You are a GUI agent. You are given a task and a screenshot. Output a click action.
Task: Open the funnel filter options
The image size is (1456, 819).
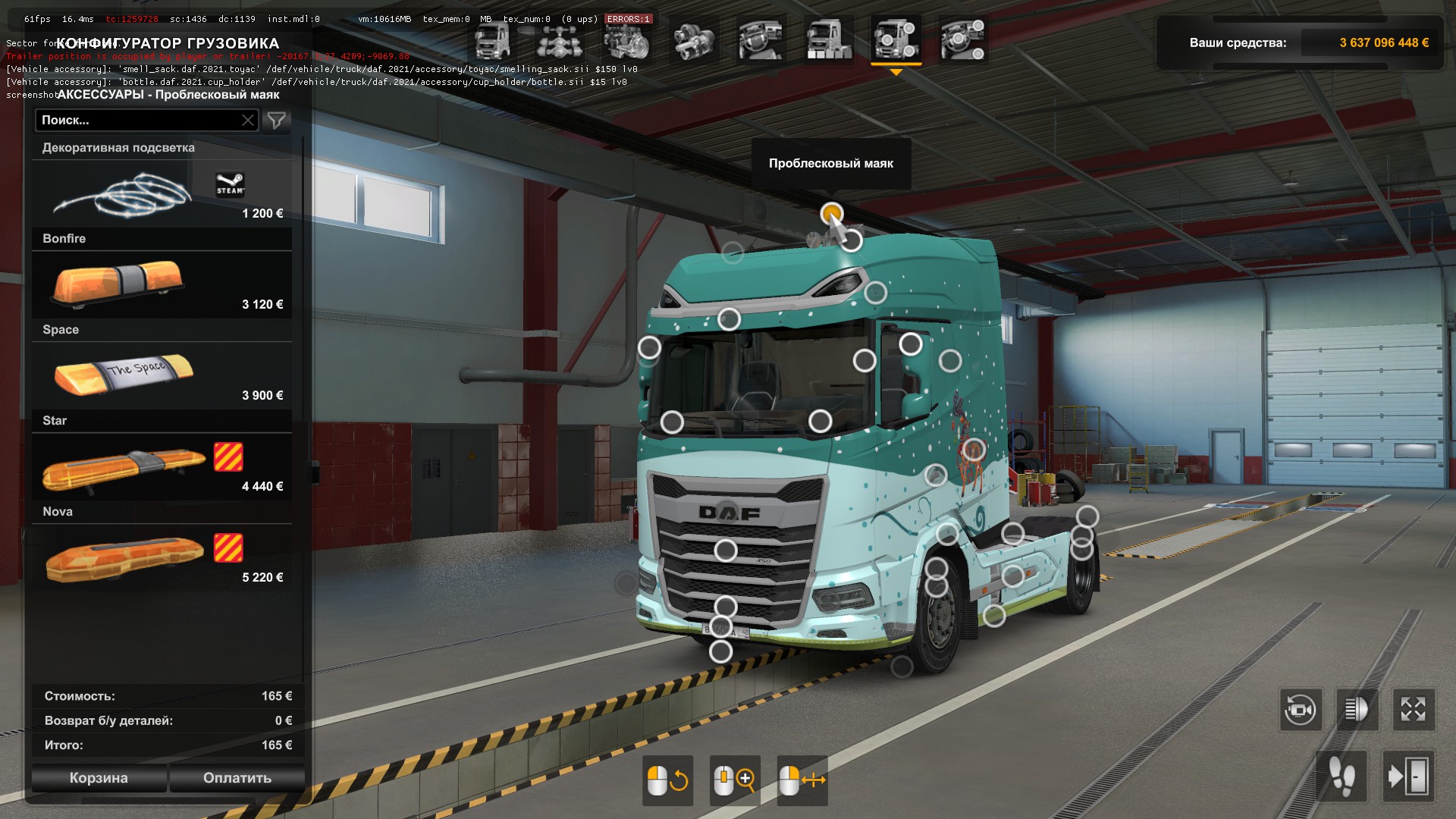click(x=277, y=121)
